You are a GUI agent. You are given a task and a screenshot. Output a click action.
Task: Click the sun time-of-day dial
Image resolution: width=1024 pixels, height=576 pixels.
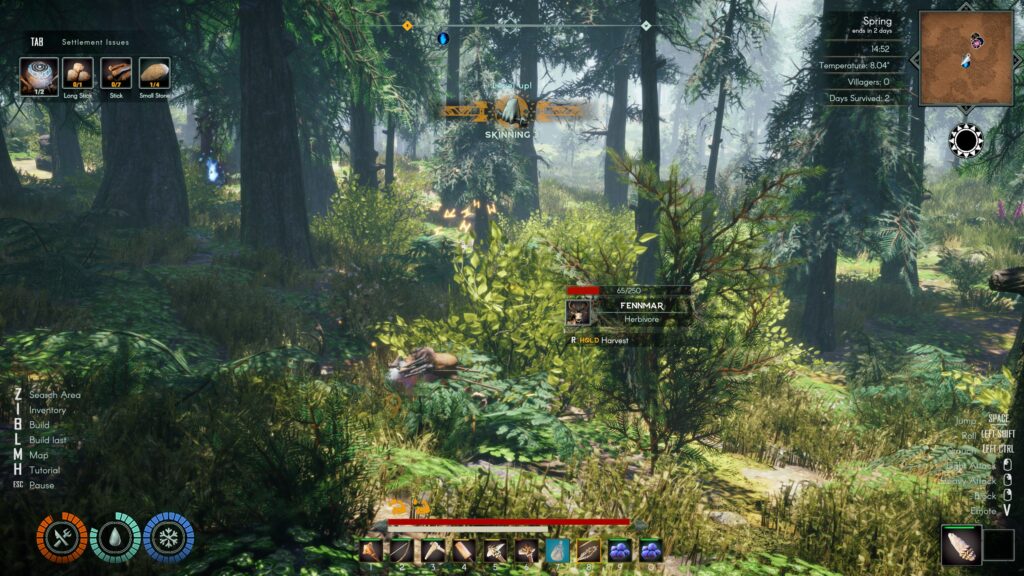[966, 141]
